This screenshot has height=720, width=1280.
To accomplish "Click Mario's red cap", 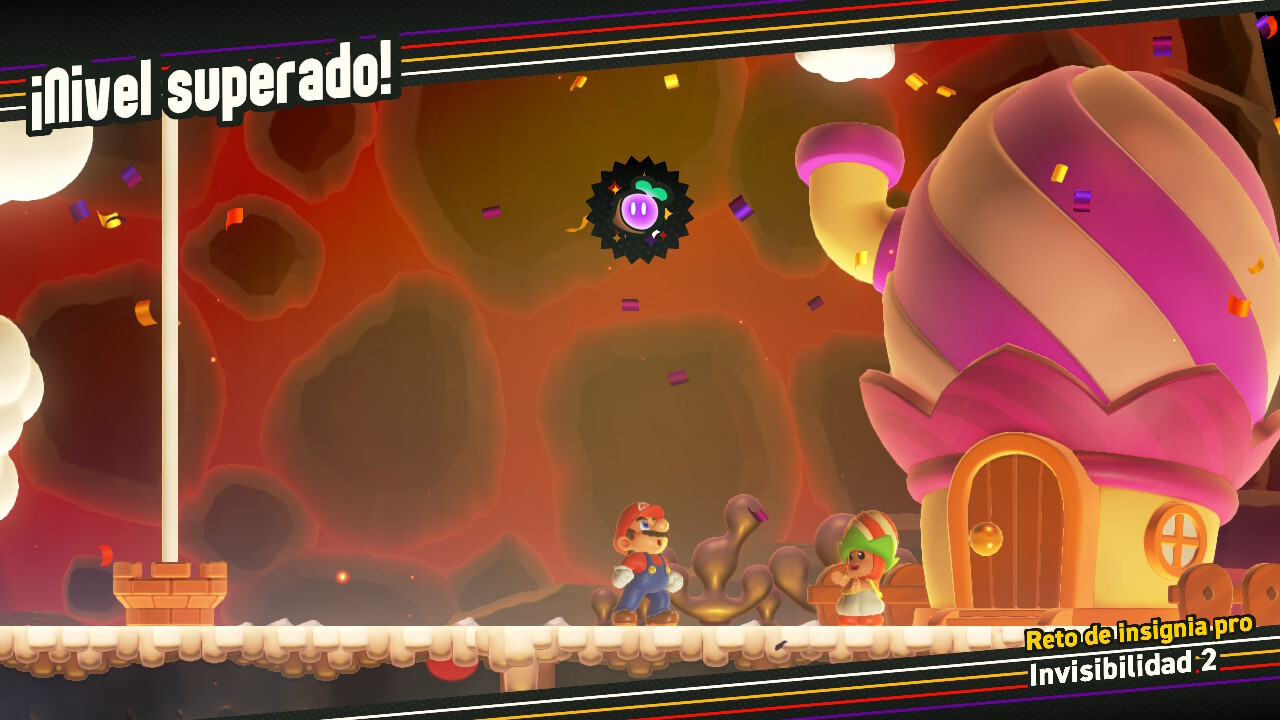I will [641, 514].
